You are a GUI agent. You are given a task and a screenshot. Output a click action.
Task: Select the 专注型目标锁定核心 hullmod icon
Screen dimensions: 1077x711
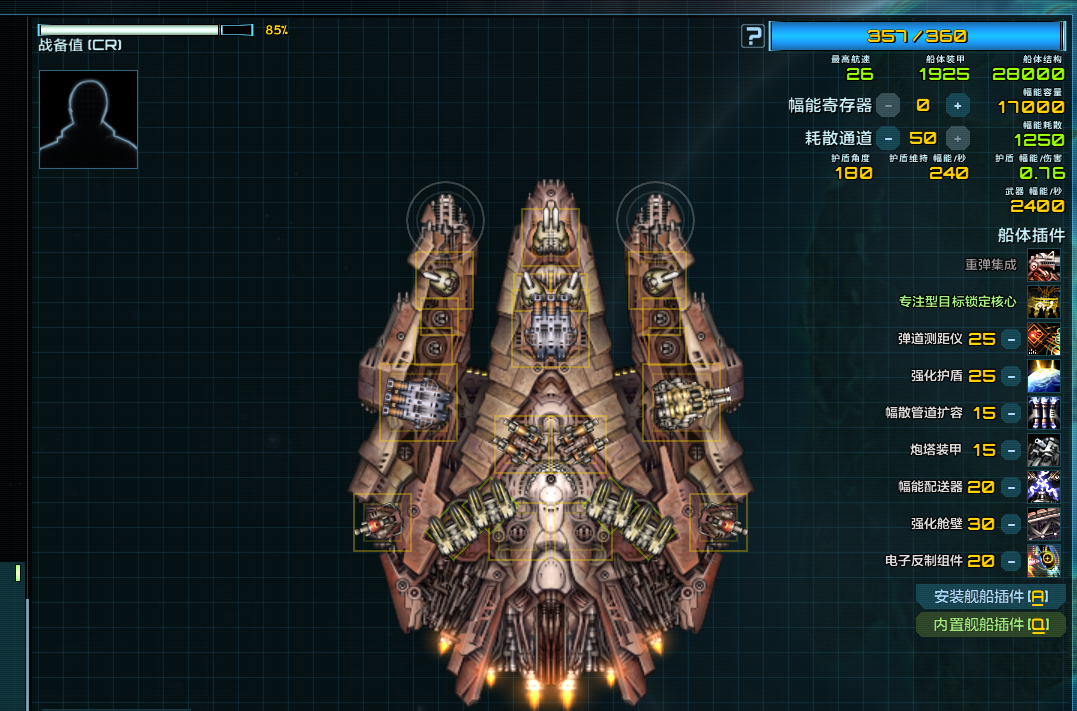coord(1044,302)
